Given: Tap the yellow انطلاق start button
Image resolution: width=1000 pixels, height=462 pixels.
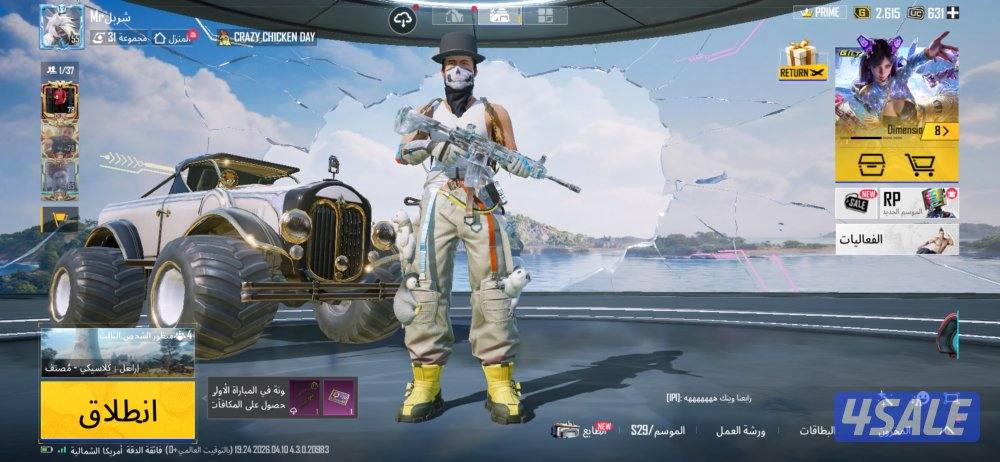Looking at the screenshot, I should coord(118,410).
